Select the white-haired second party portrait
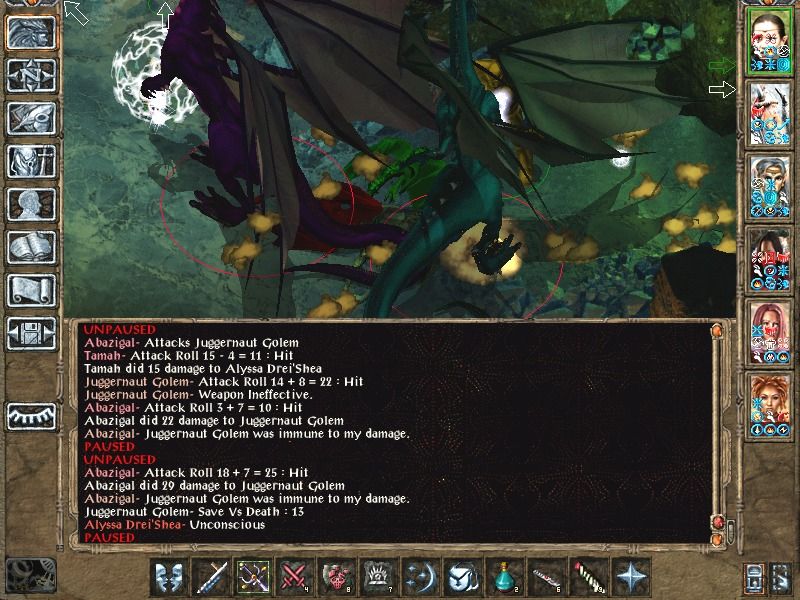Image resolution: width=800 pixels, height=600 pixels. [770, 115]
